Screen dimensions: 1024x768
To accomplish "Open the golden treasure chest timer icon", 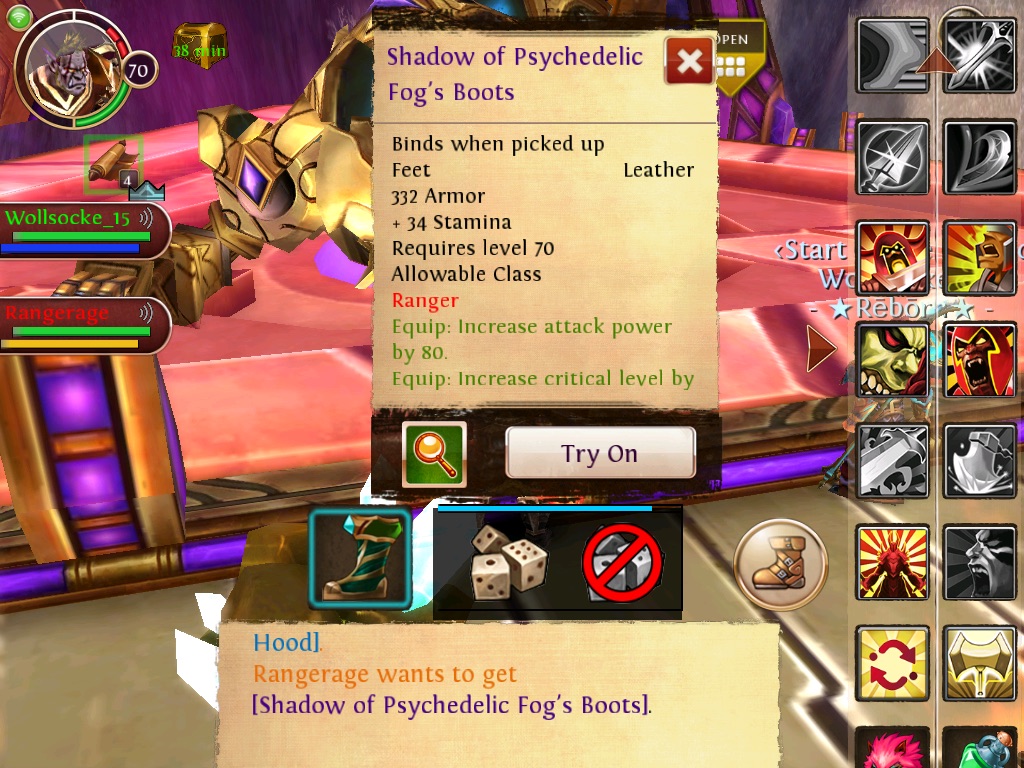I will tap(200, 45).
